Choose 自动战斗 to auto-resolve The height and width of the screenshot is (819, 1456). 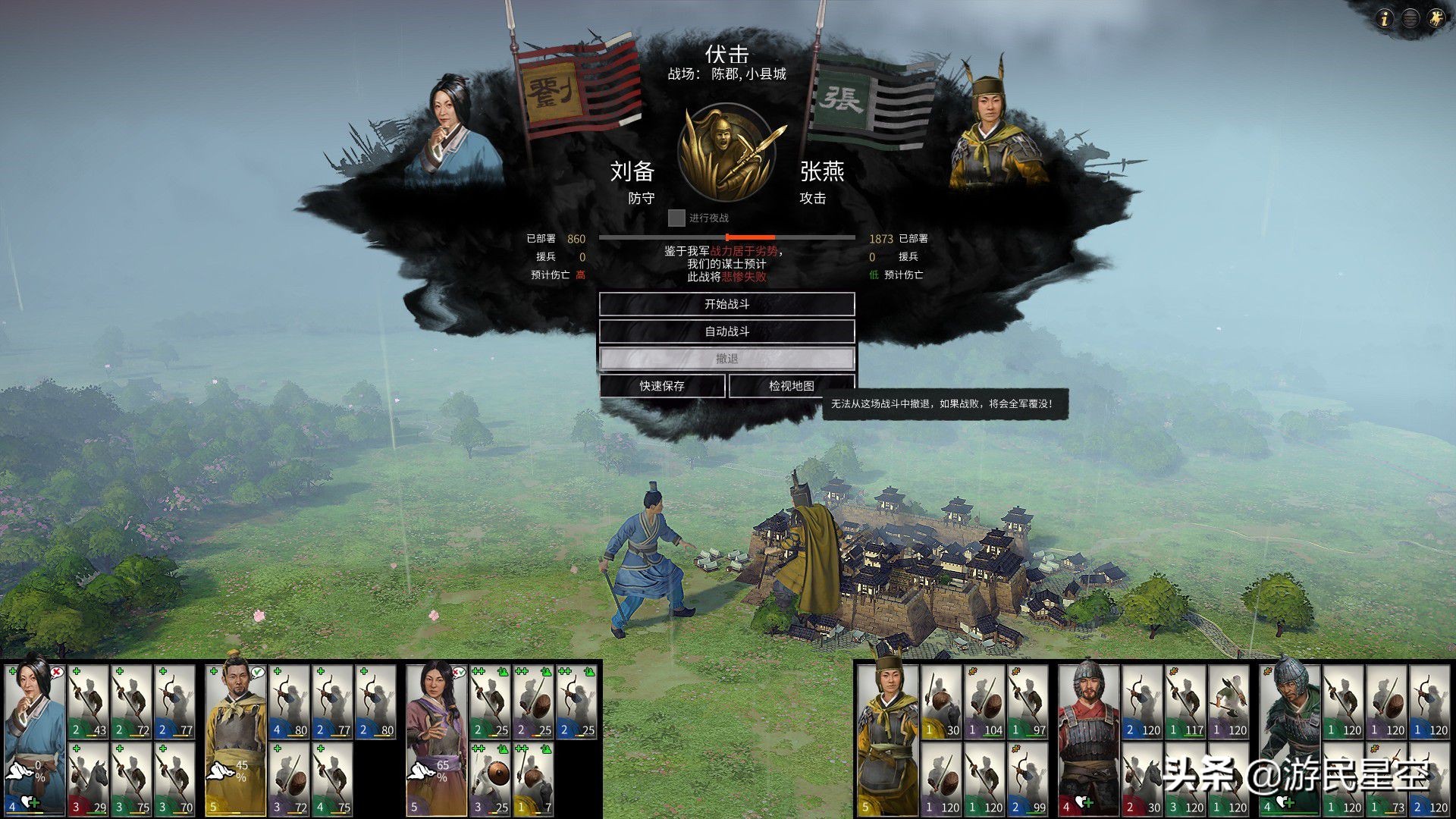coord(726,331)
